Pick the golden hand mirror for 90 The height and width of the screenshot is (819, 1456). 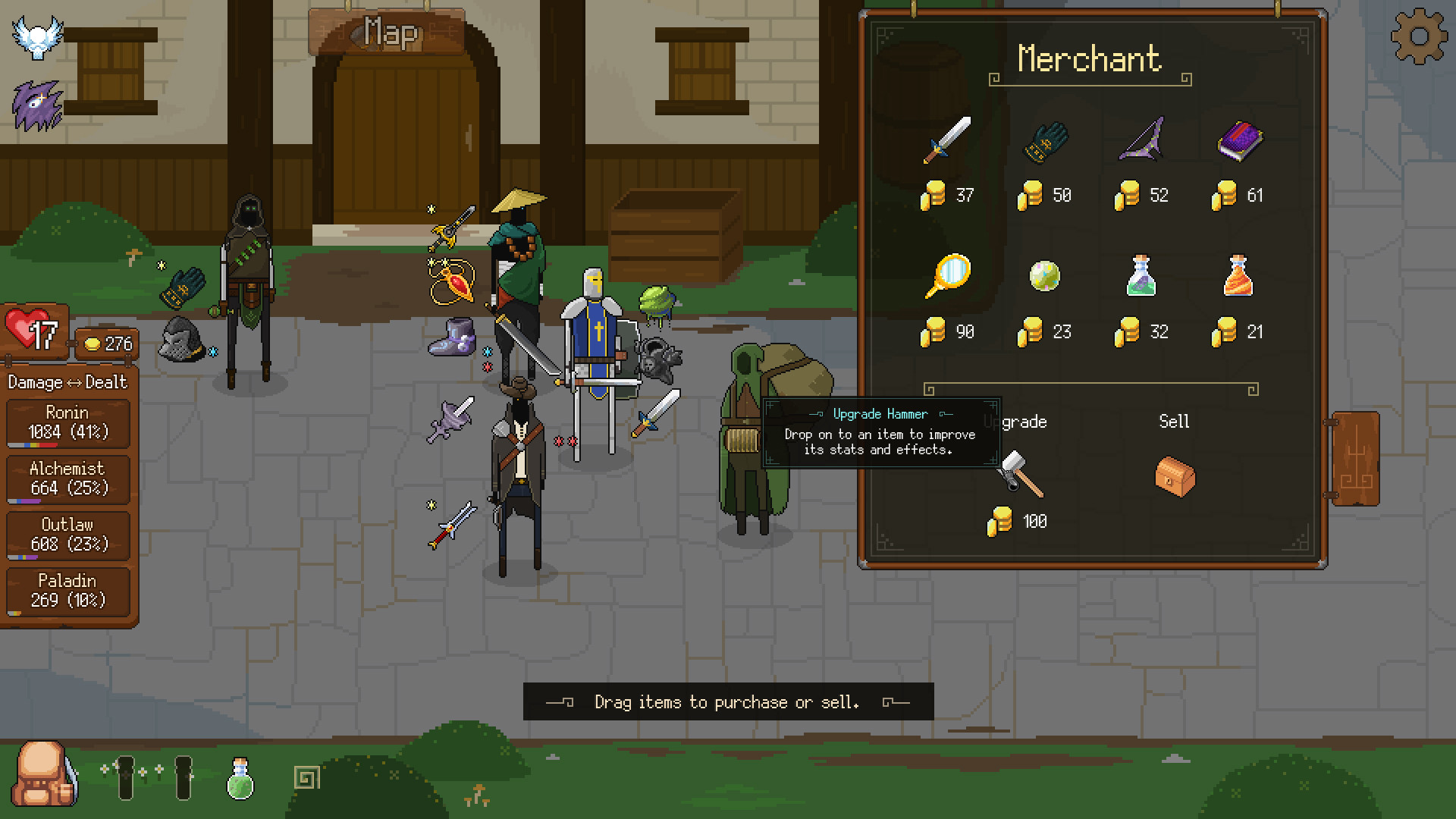point(947,276)
